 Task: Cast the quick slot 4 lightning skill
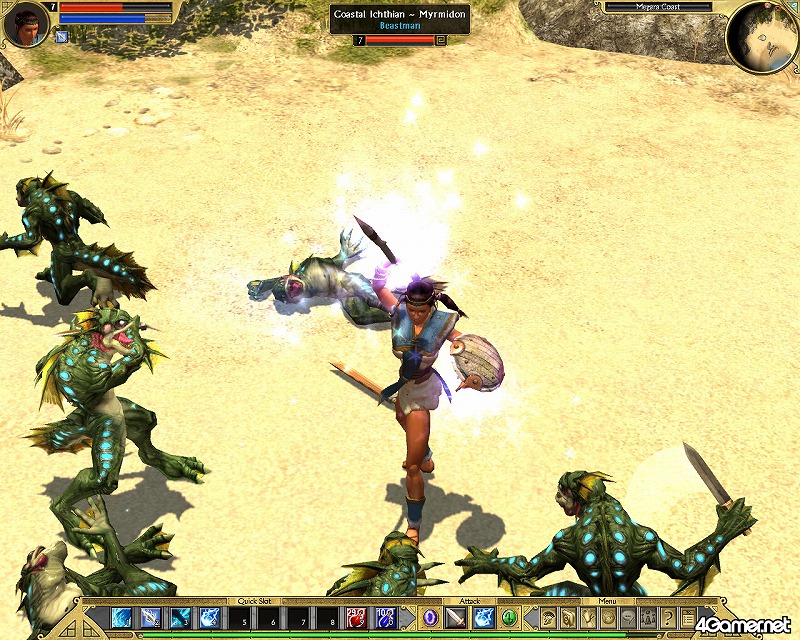pyautogui.click(x=210, y=618)
